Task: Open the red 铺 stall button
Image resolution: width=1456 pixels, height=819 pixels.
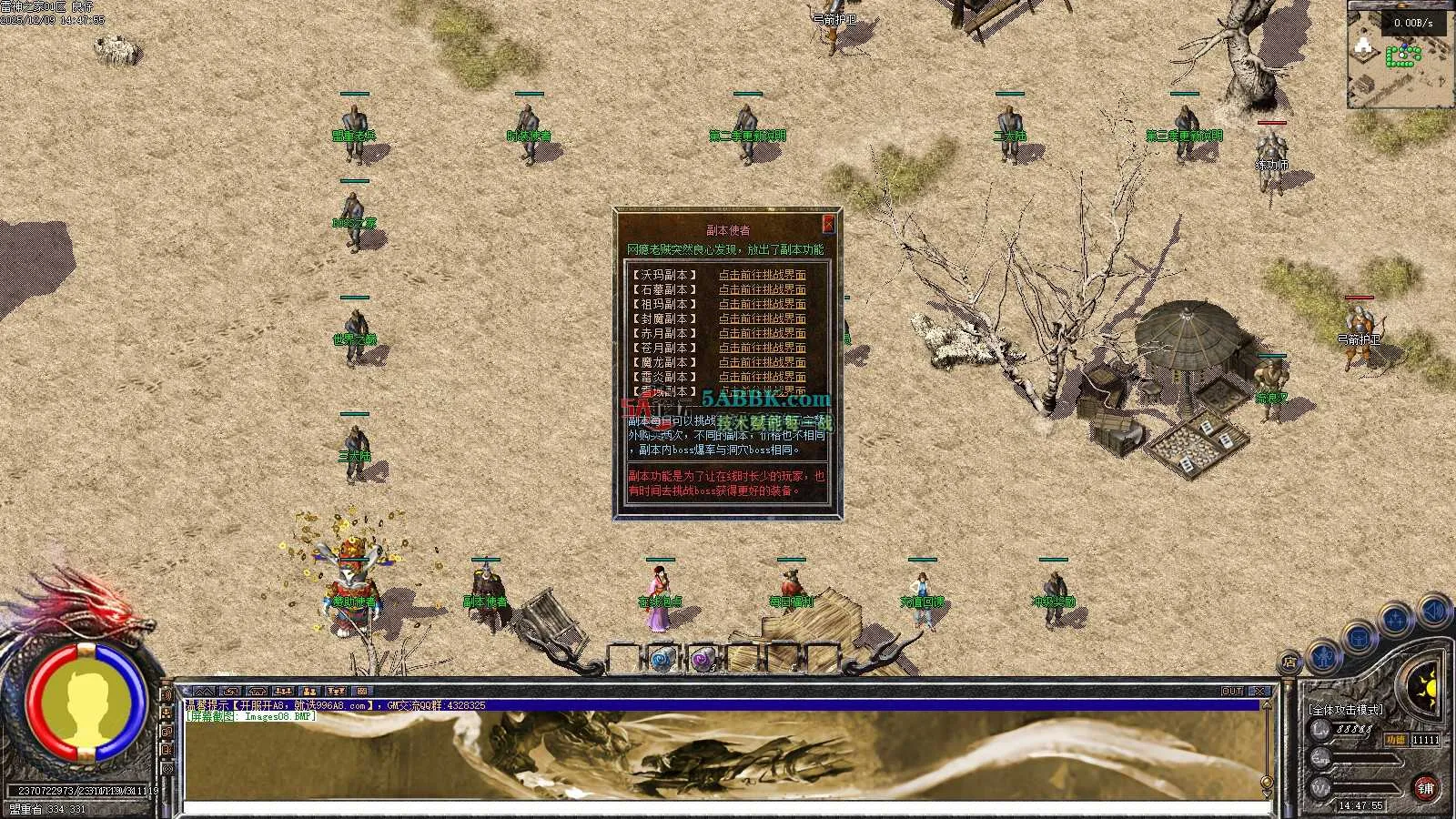Action: click(1425, 788)
